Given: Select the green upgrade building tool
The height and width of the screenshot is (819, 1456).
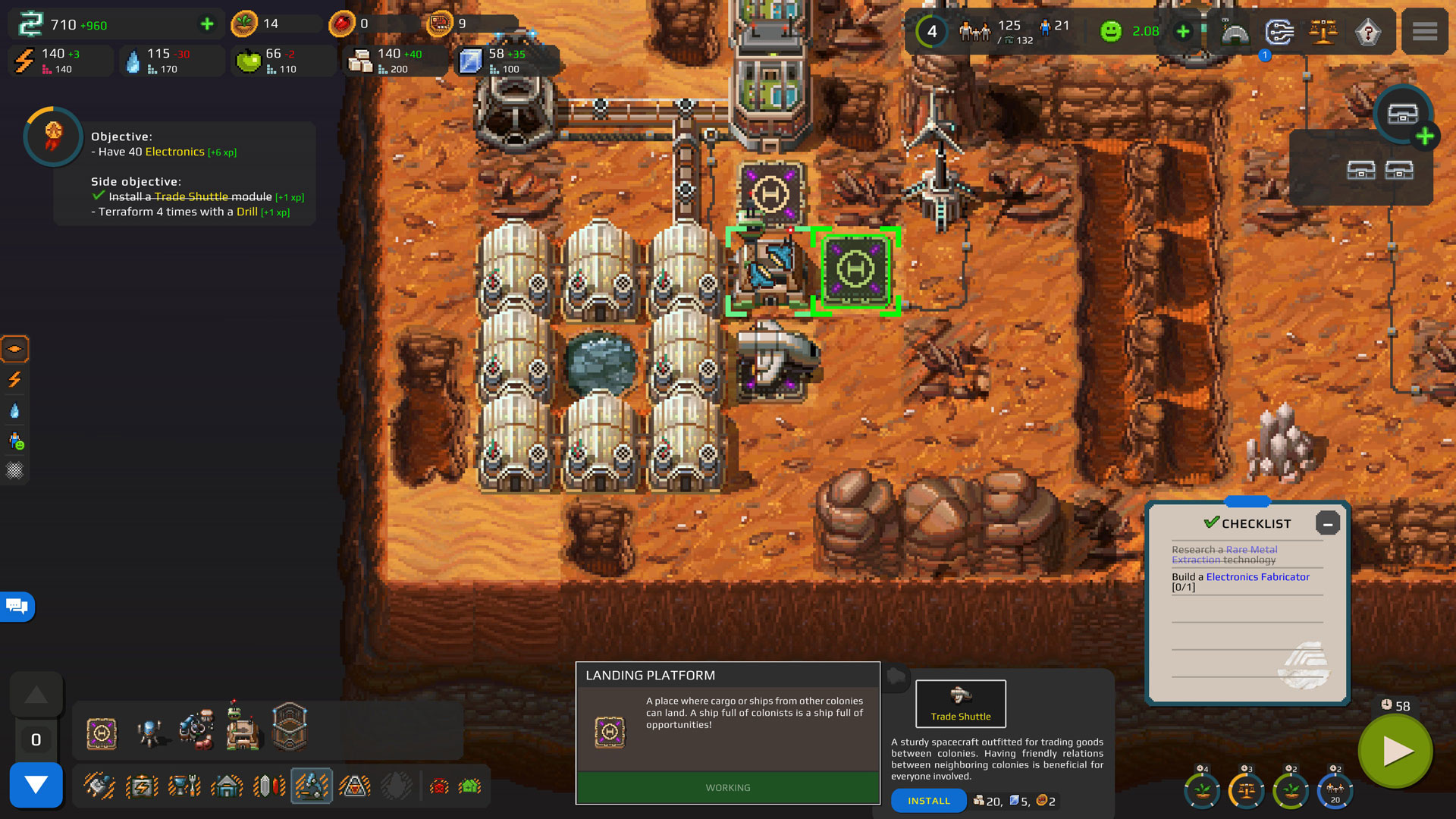Looking at the screenshot, I should pyautogui.click(x=470, y=786).
